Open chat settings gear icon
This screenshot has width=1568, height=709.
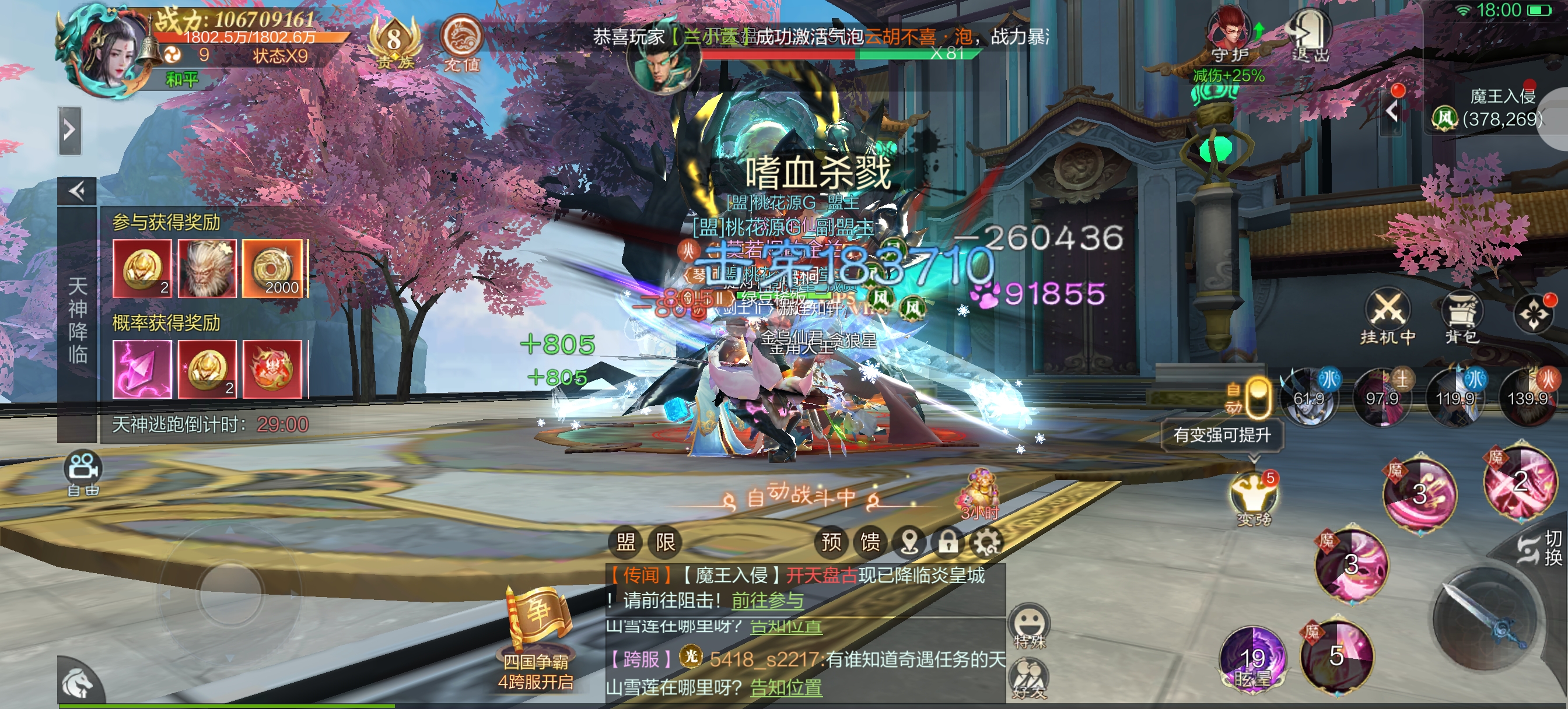coord(986,542)
